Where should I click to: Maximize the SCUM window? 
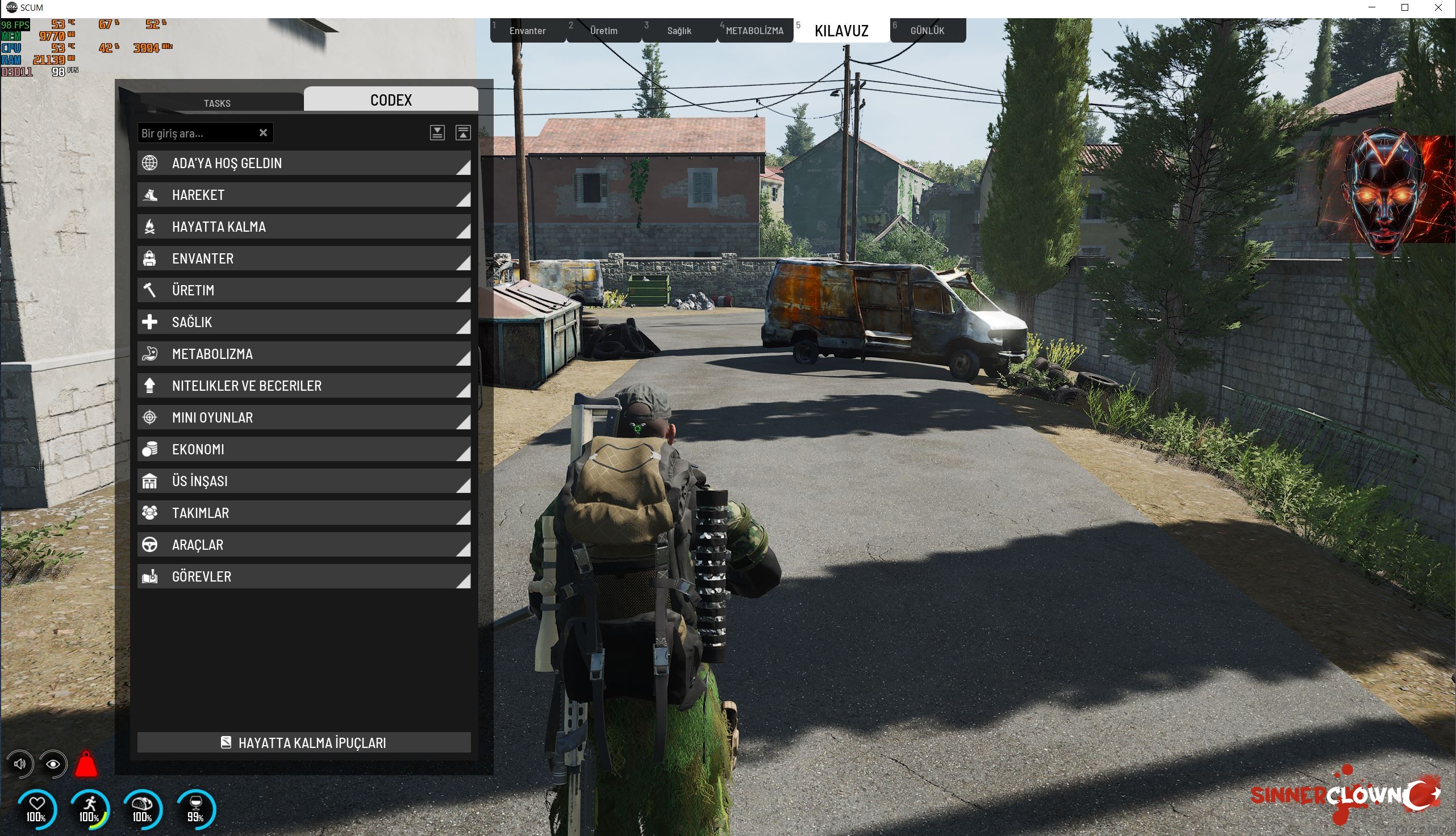[1405, 7]
